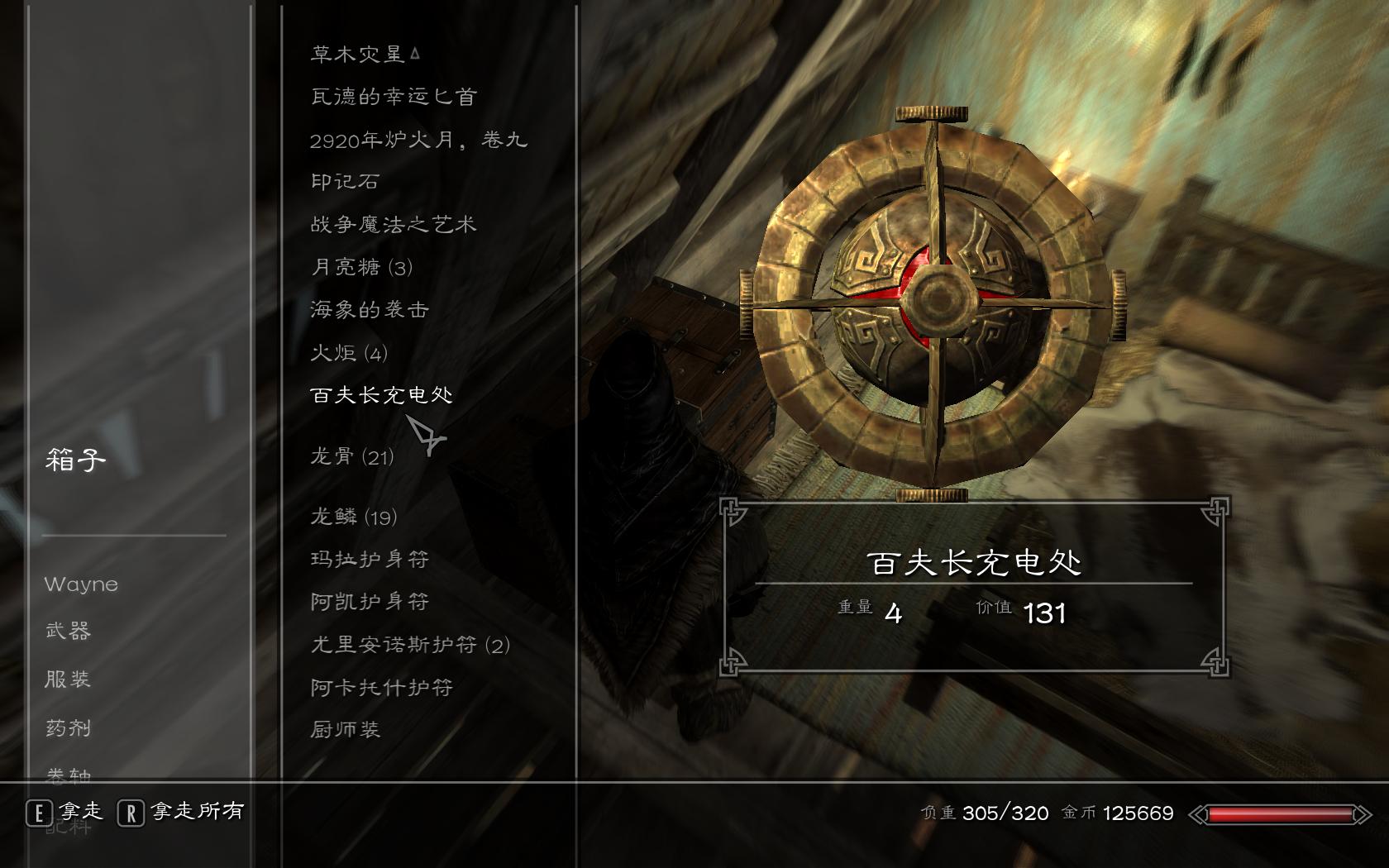
Task: Choose the 阿凯护身符 amulet
Action: [370, 602]
